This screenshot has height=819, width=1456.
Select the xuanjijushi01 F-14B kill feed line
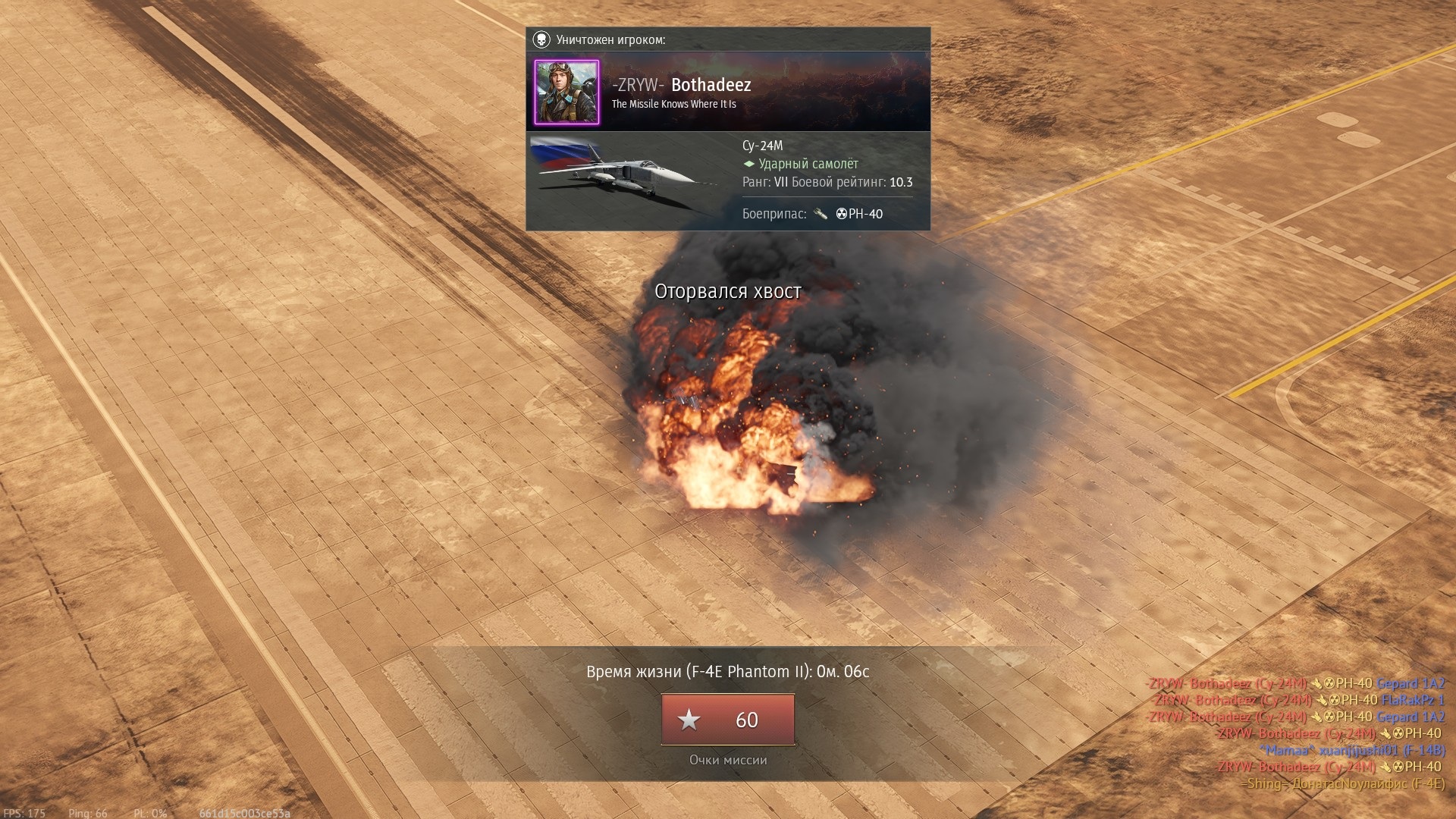pos(1352,750)
